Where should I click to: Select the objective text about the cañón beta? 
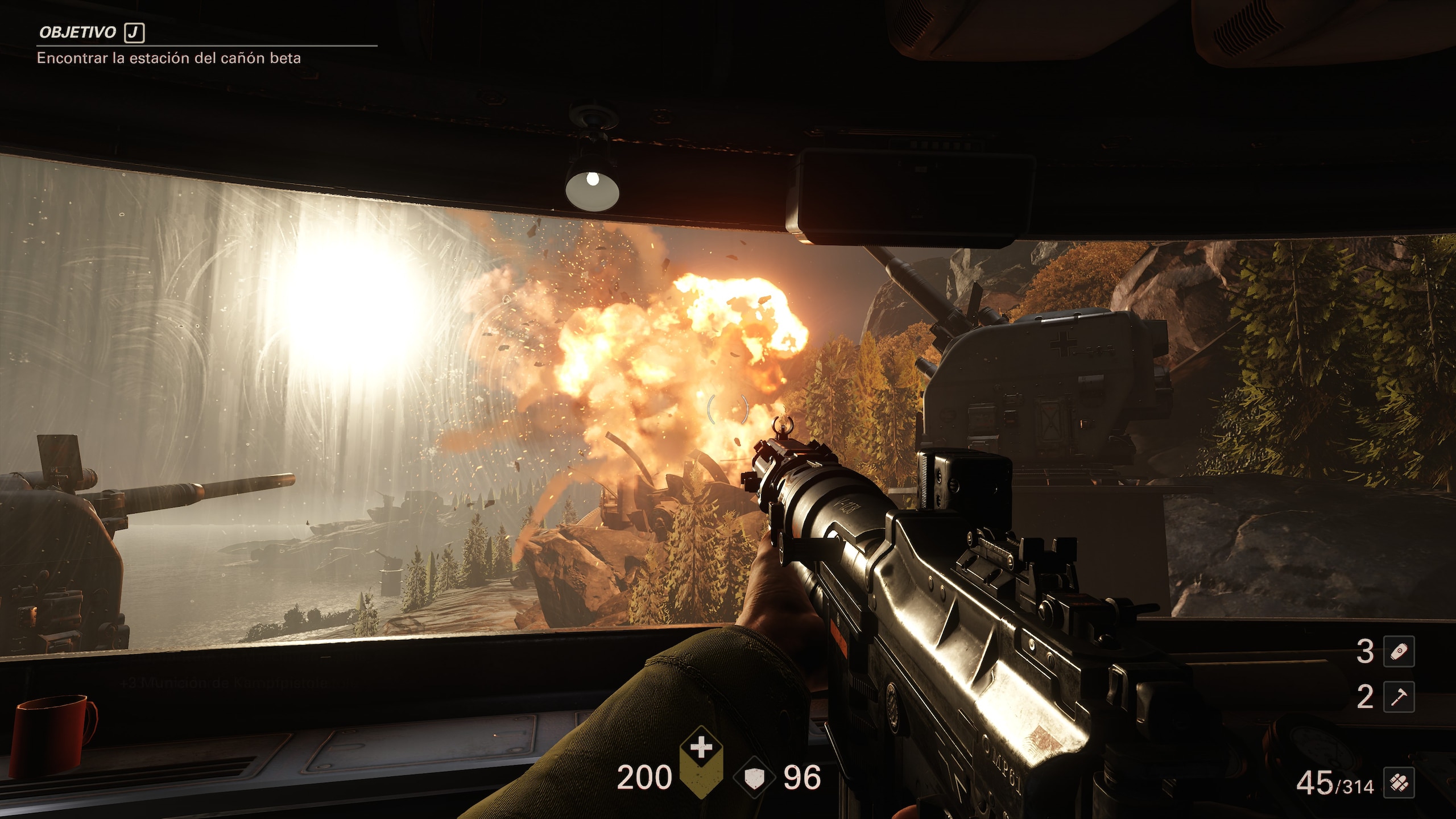pos(169,58)
